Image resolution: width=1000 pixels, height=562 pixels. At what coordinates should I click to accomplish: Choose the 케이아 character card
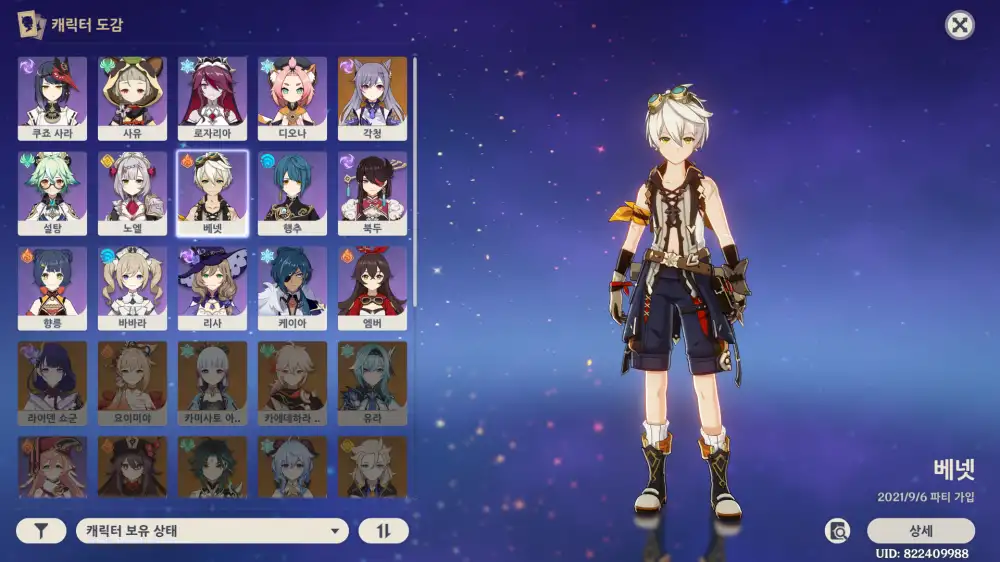point(292,288)
